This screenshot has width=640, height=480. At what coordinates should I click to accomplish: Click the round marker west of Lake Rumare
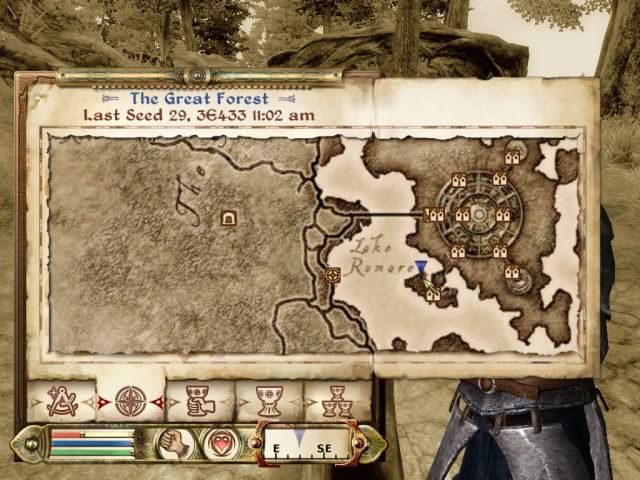click(x=334, y=274)
